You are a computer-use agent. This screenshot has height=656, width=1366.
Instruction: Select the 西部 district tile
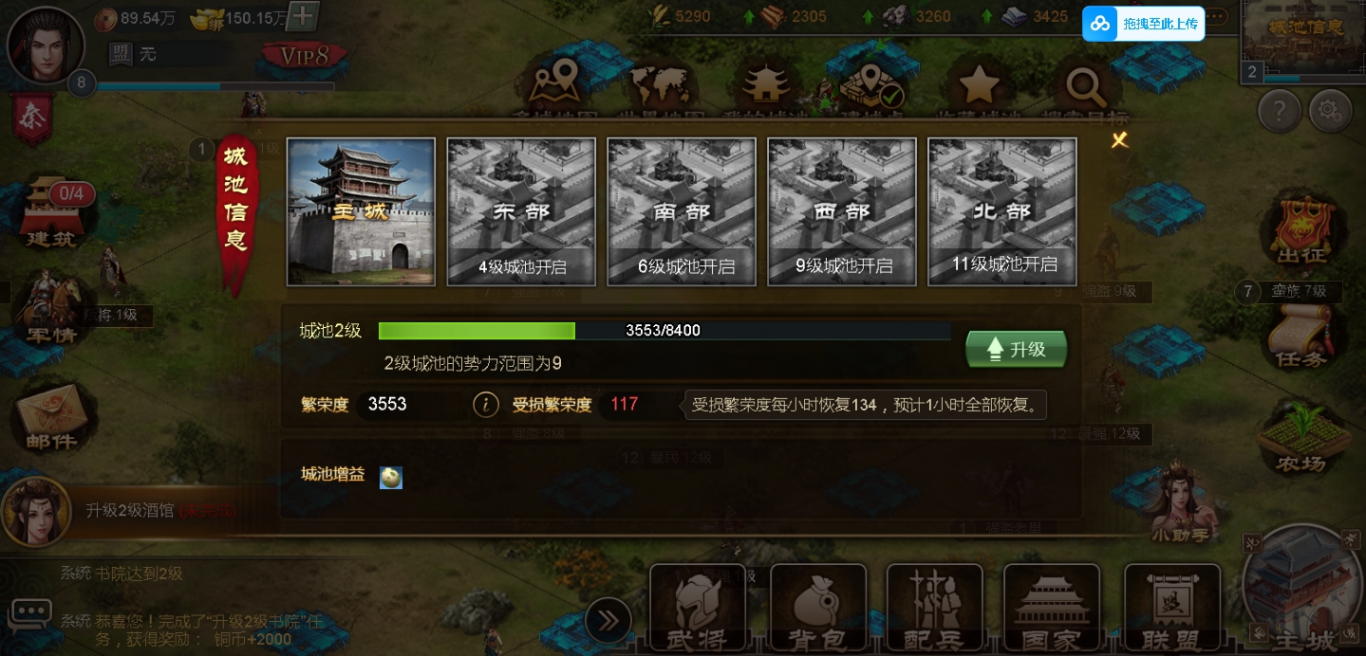(841, 211)
